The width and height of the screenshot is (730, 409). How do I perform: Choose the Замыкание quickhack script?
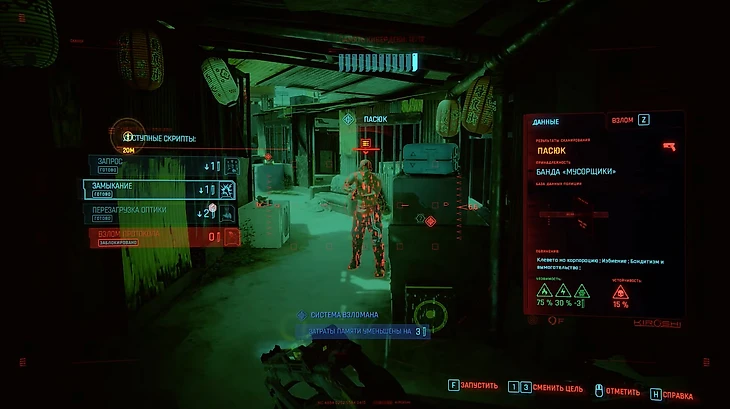(x=160, y=189)
